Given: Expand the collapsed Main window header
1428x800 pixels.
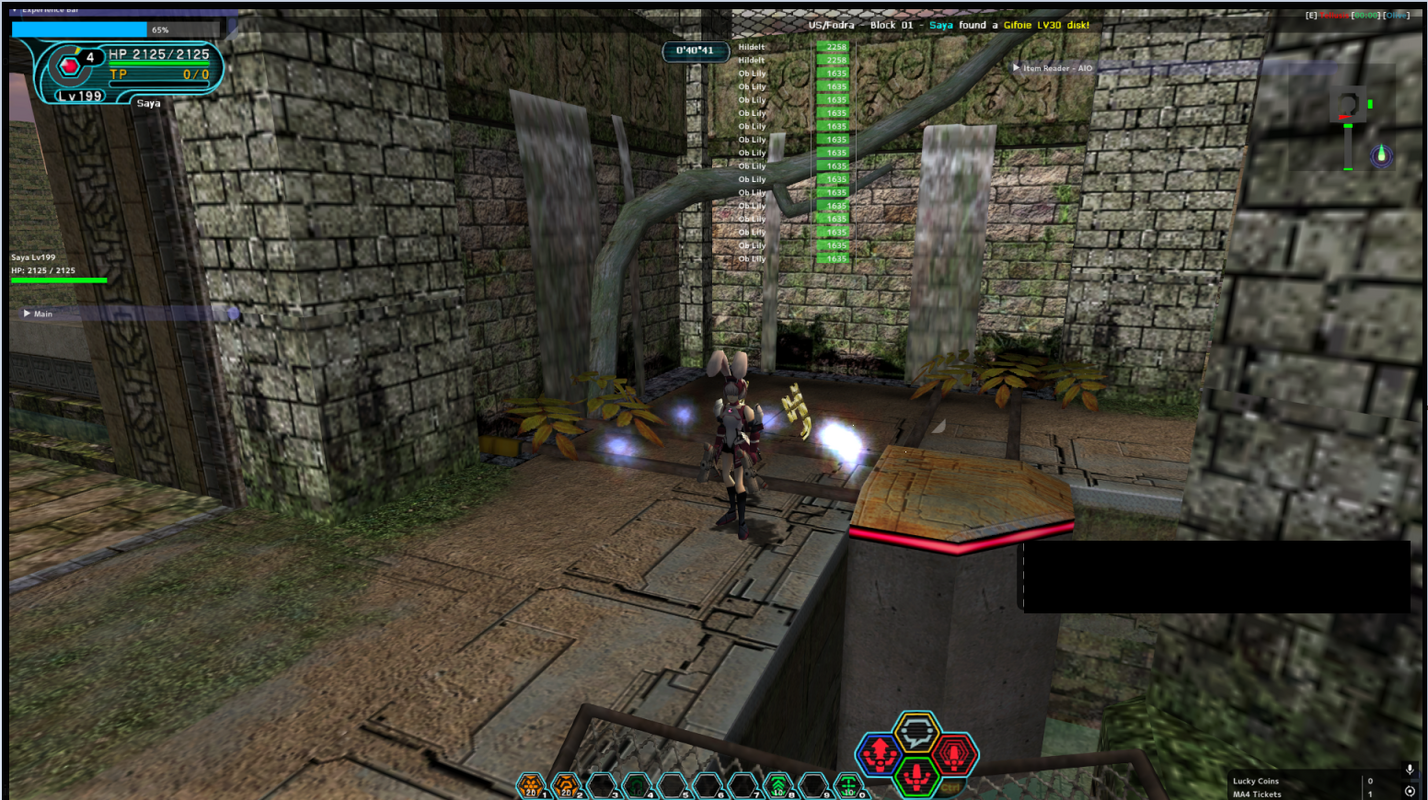Looking at the screenshot, I should [27, 314].
